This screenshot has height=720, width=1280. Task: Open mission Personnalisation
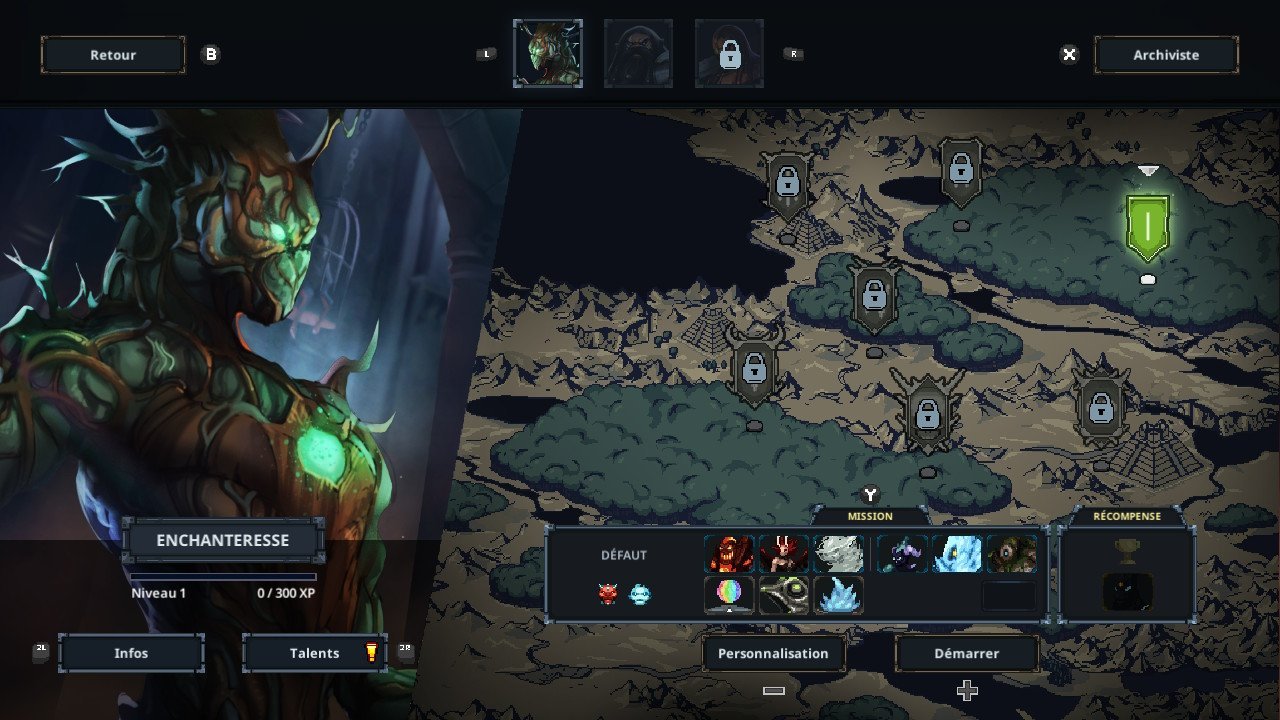pos(773,653)
